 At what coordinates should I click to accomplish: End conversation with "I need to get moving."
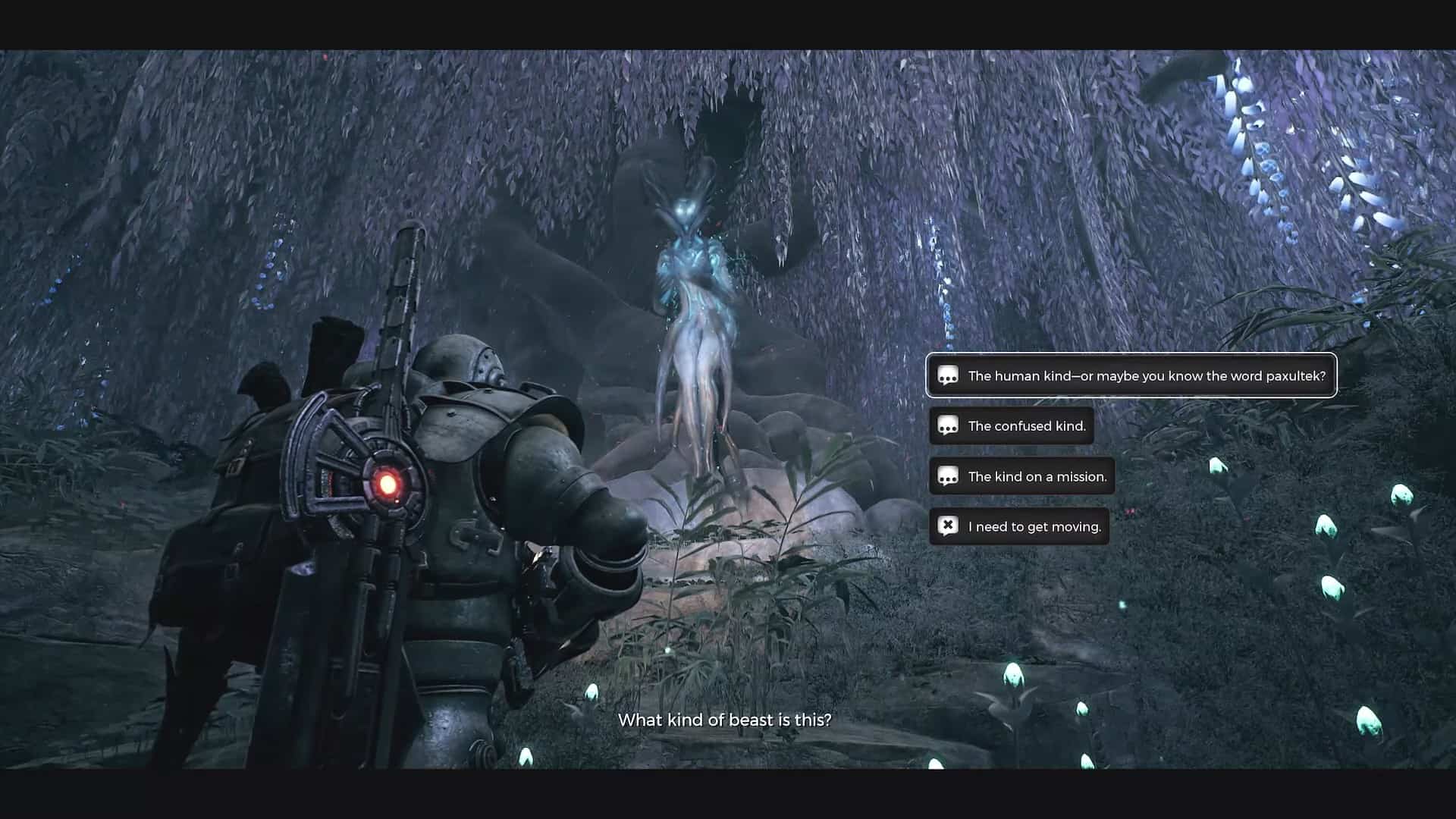pos(1018,526)
